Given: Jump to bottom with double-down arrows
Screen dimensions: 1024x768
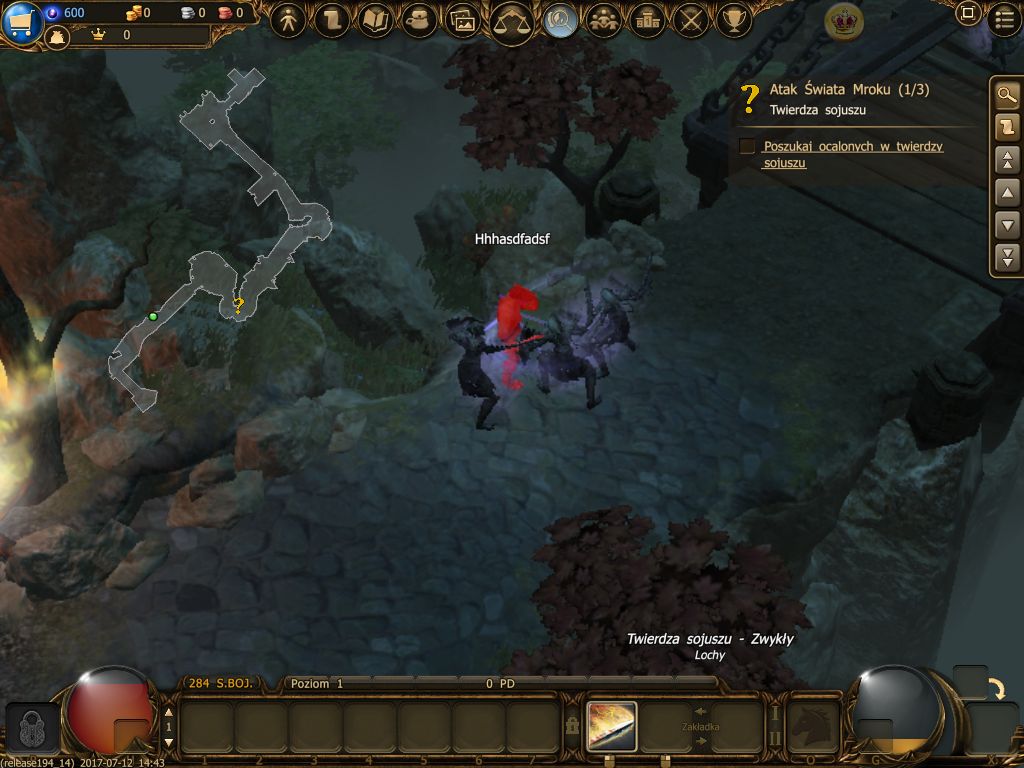Looking at the screenshot, I should (x=1007, y=257).
